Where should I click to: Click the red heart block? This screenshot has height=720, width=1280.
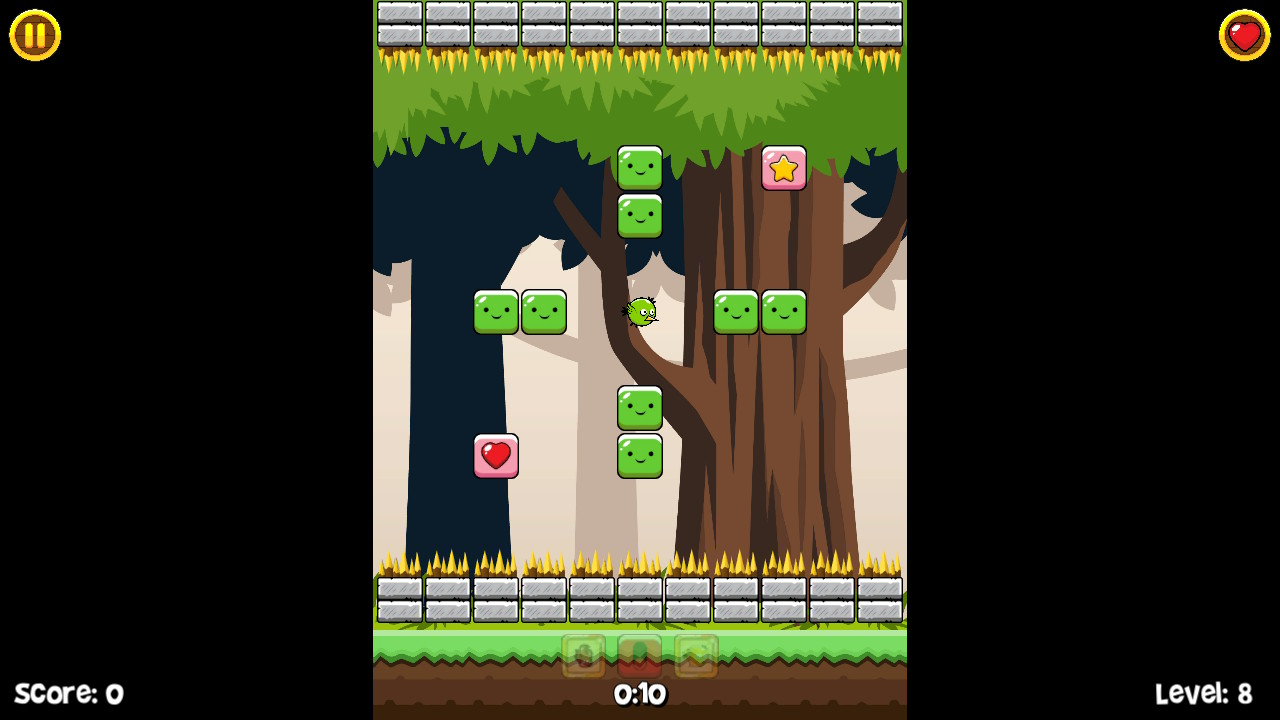pos(497,455)
